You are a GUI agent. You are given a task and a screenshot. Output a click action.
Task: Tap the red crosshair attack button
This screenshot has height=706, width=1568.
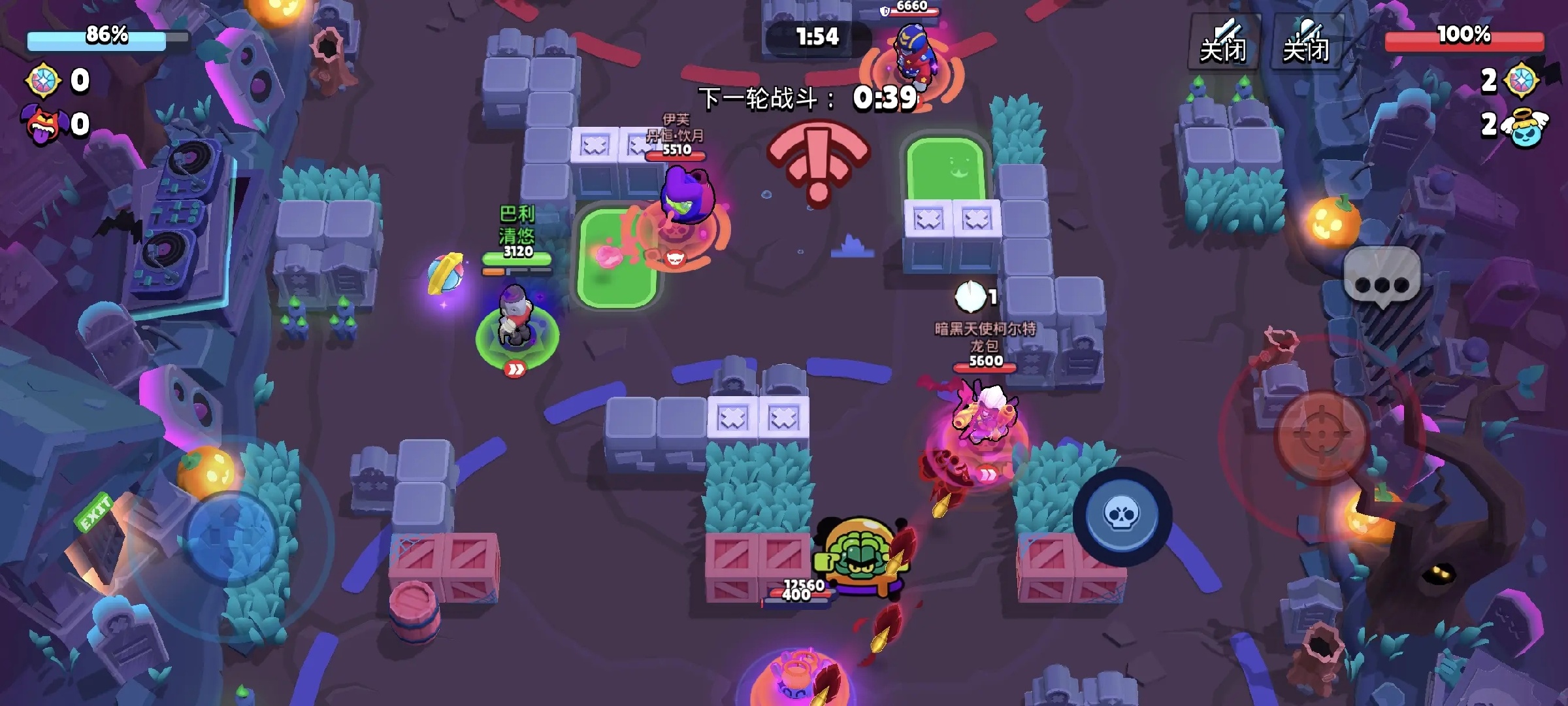(x=1322, y=436)
